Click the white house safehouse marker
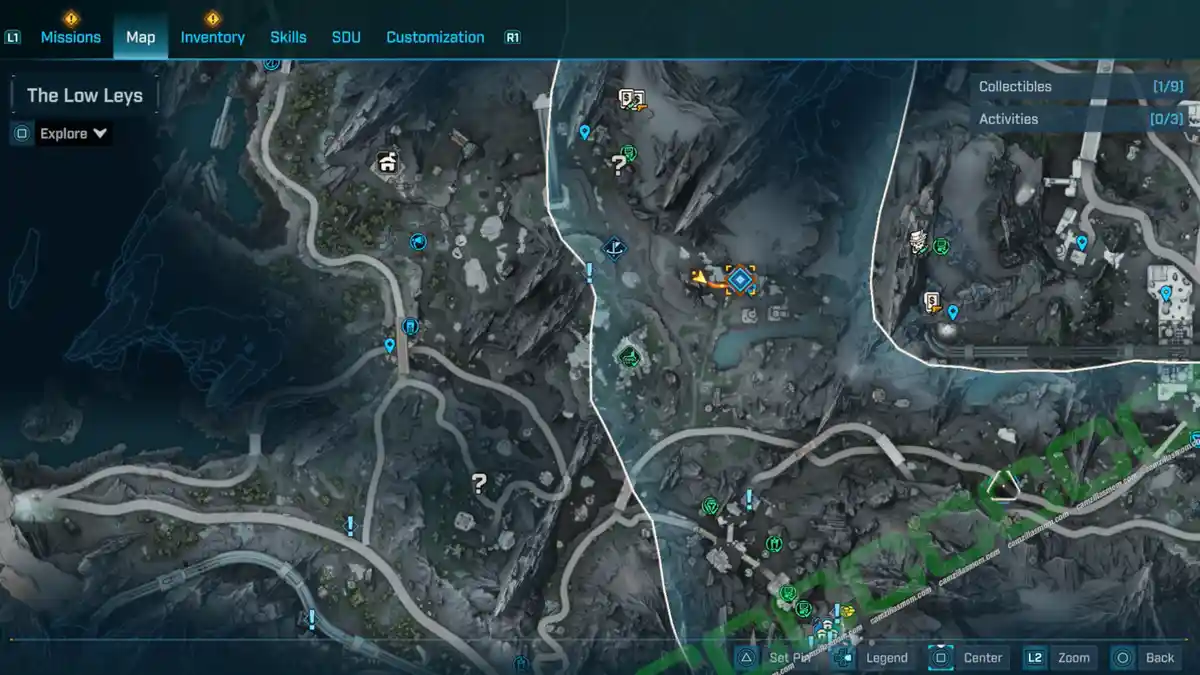The width and height of the screenshot is (1200, 675). [387, 162]
